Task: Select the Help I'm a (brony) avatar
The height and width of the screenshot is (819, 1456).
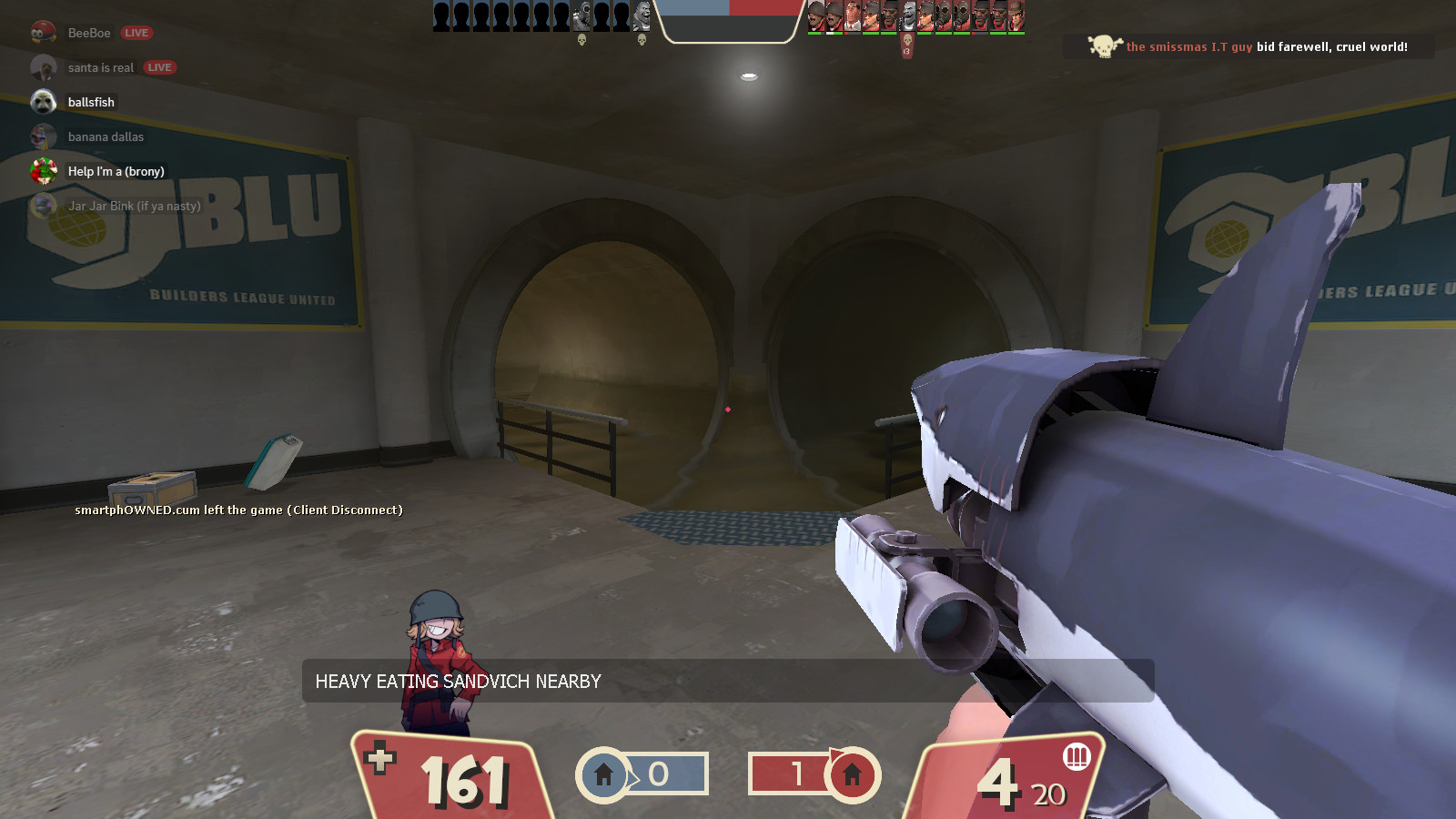Action: coord(45,171)
